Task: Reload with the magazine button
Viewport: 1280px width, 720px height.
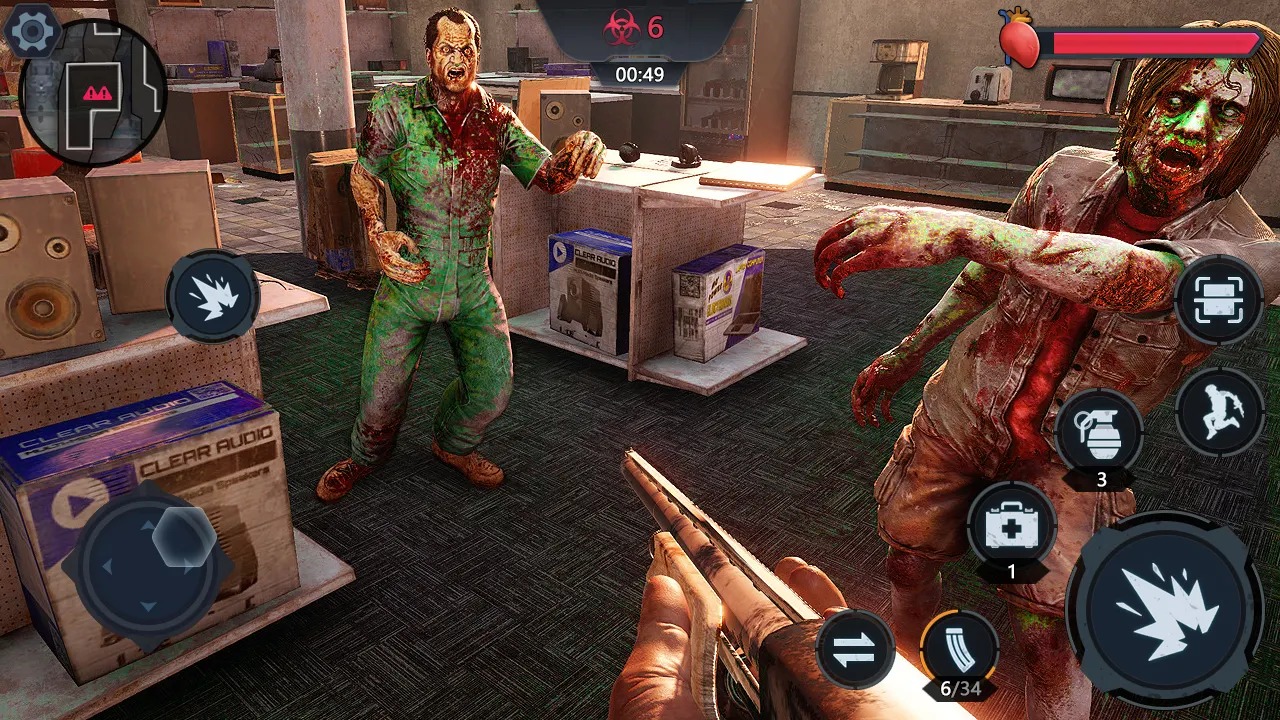Action: click(959, 647)
